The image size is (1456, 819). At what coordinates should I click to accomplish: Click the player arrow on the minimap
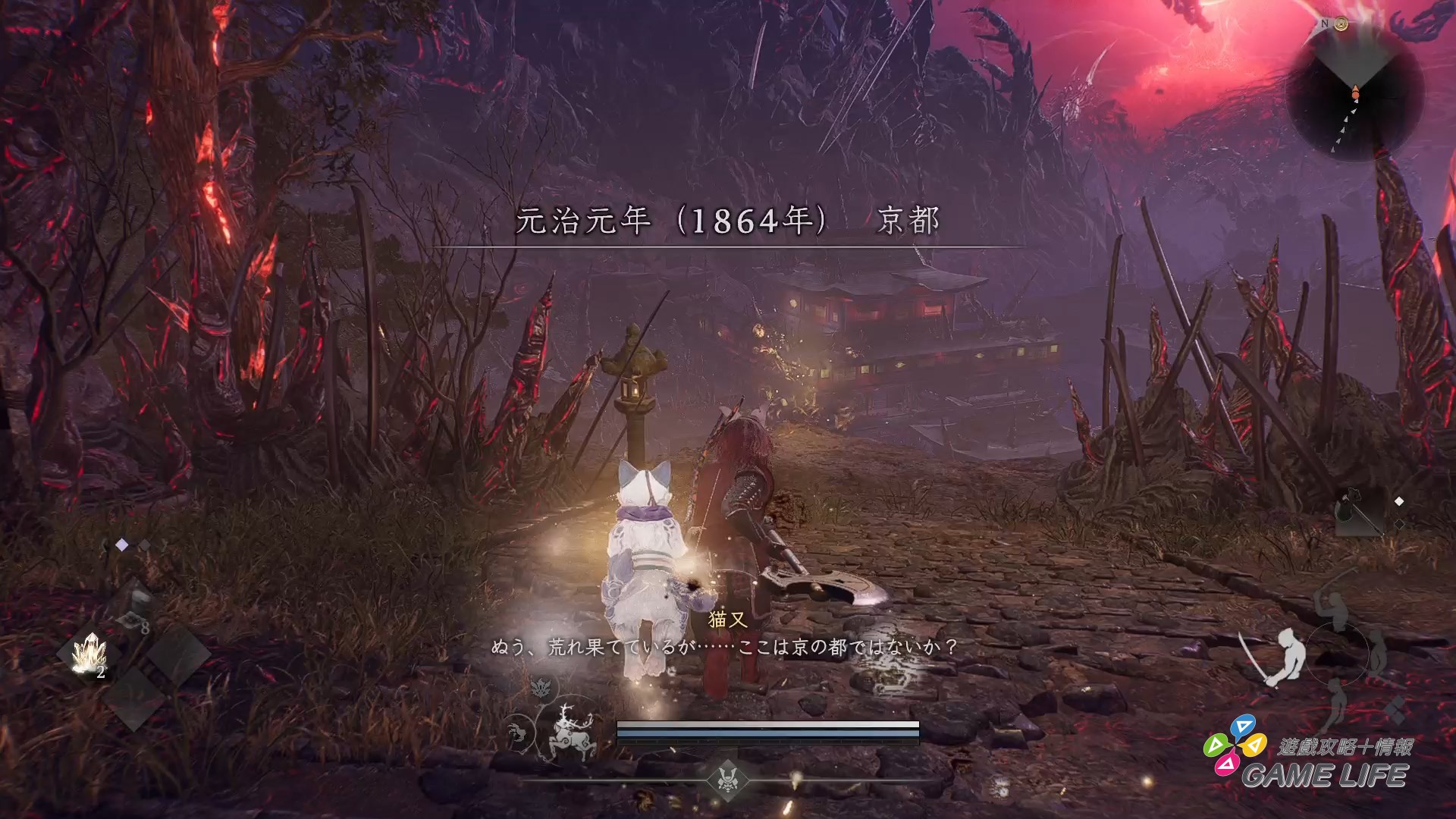(x=1356, y=93)
